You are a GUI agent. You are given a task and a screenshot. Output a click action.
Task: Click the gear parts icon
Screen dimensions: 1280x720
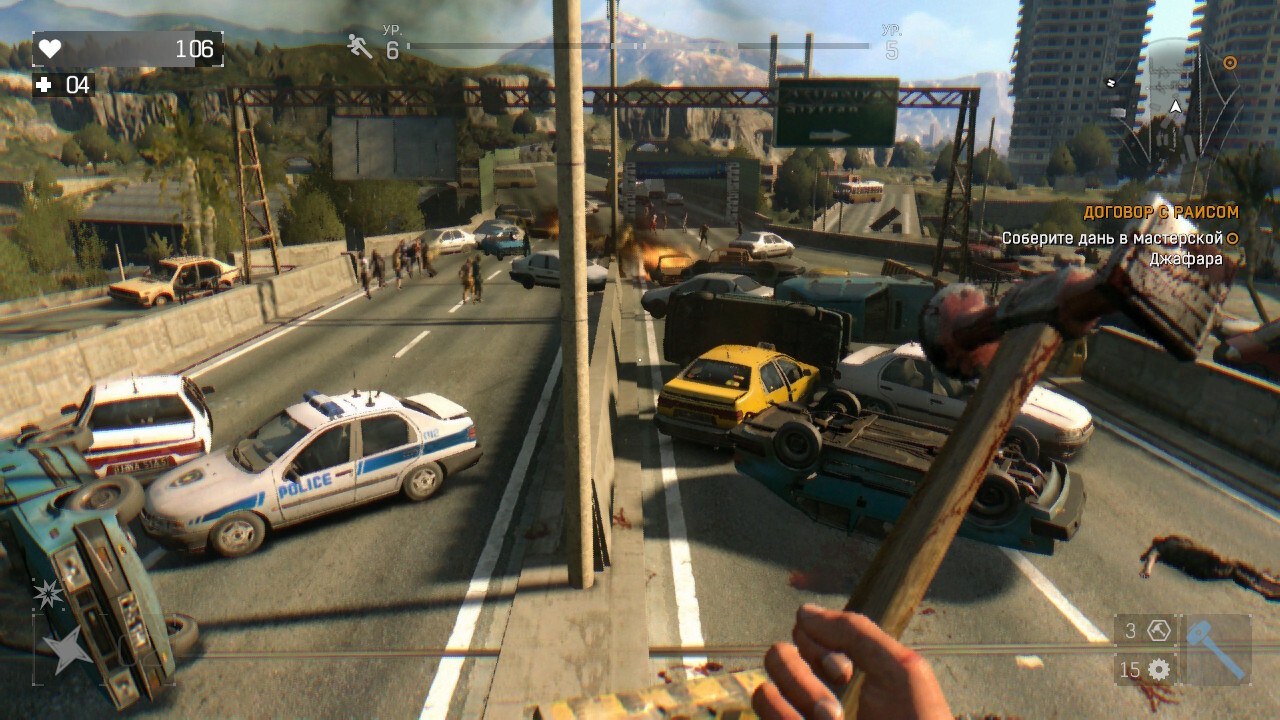1159,670
